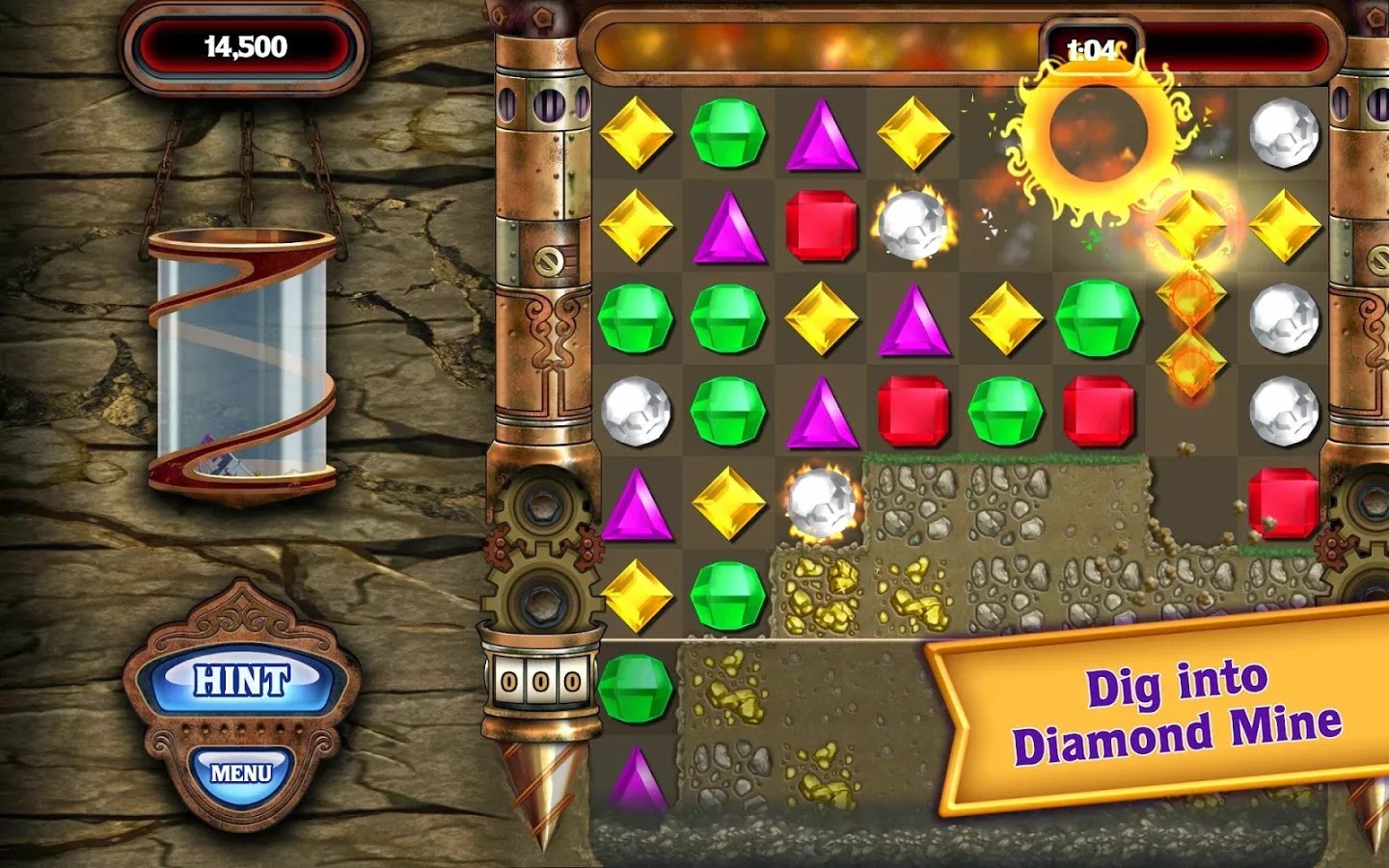Image resolution: width=1389 pixels, height=868 pixels.
Task: Click the large gear on the left machinery column
Action: (x=540, y=506)
